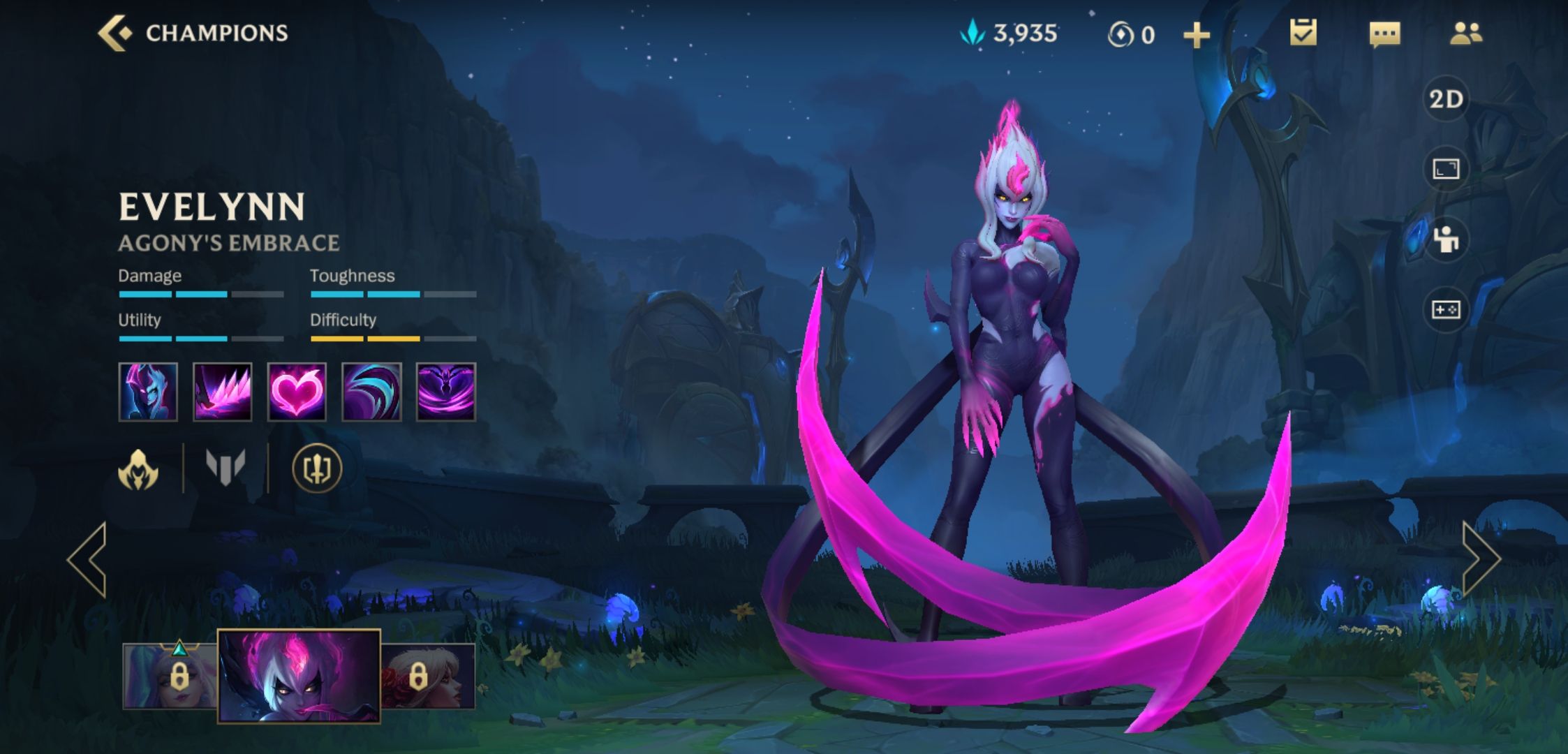Open the champion pose icon

tap(1446, 239)
